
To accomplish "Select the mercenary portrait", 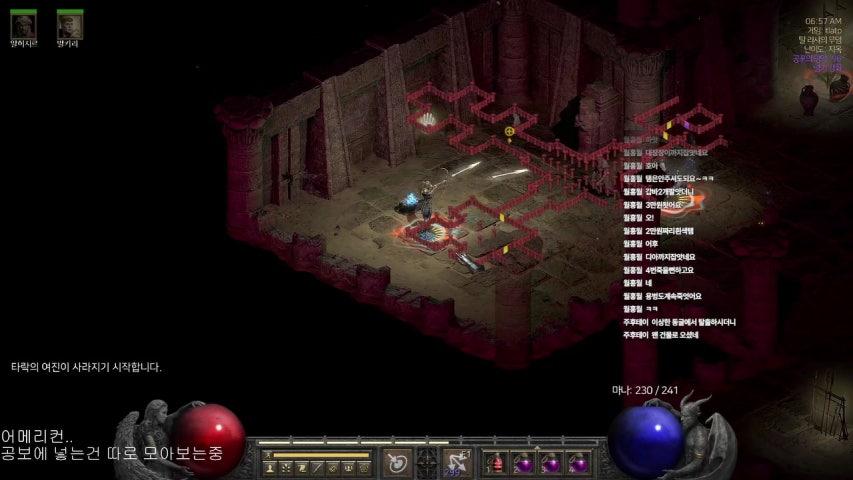I will [23, 23].
